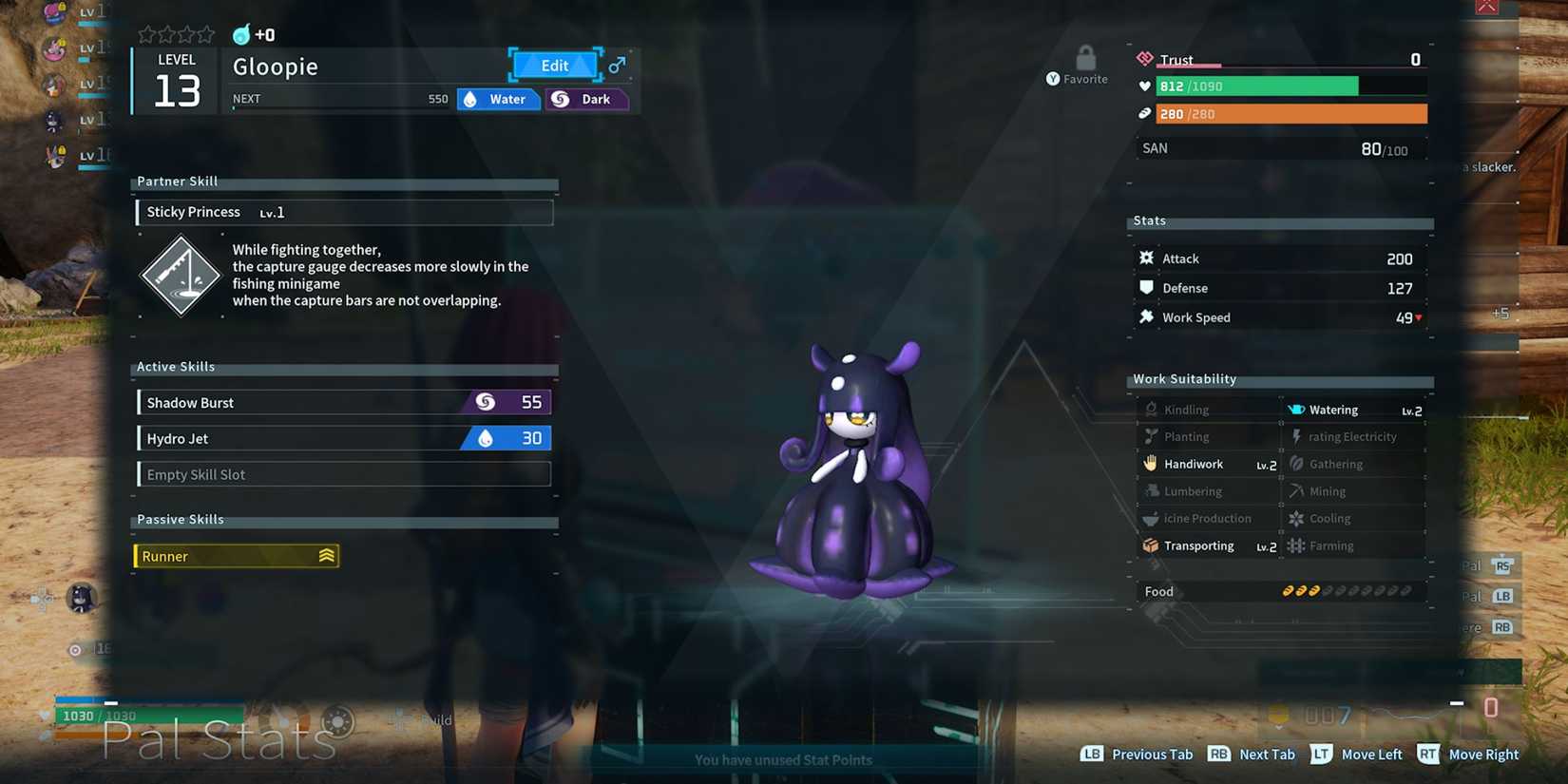Toggle the Runner passive skill

[236, 556]
